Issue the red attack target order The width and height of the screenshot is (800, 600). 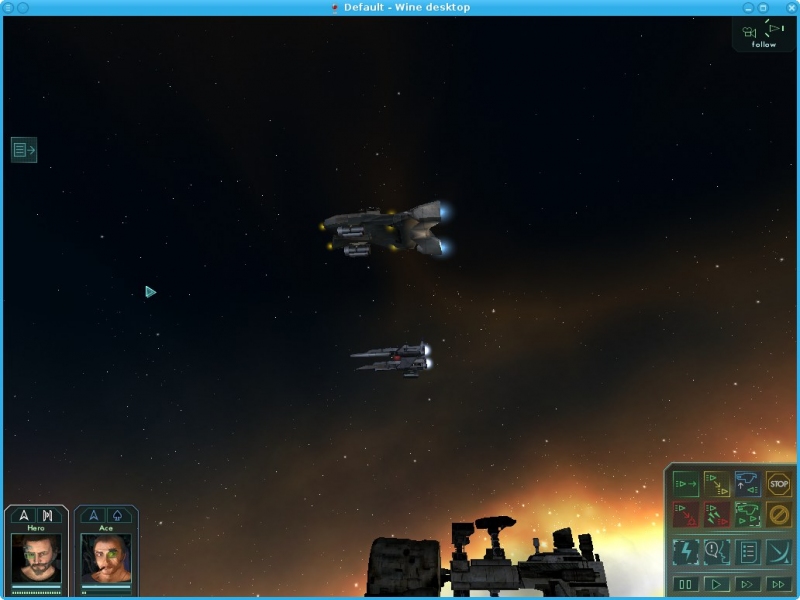(x=685, y=515)
